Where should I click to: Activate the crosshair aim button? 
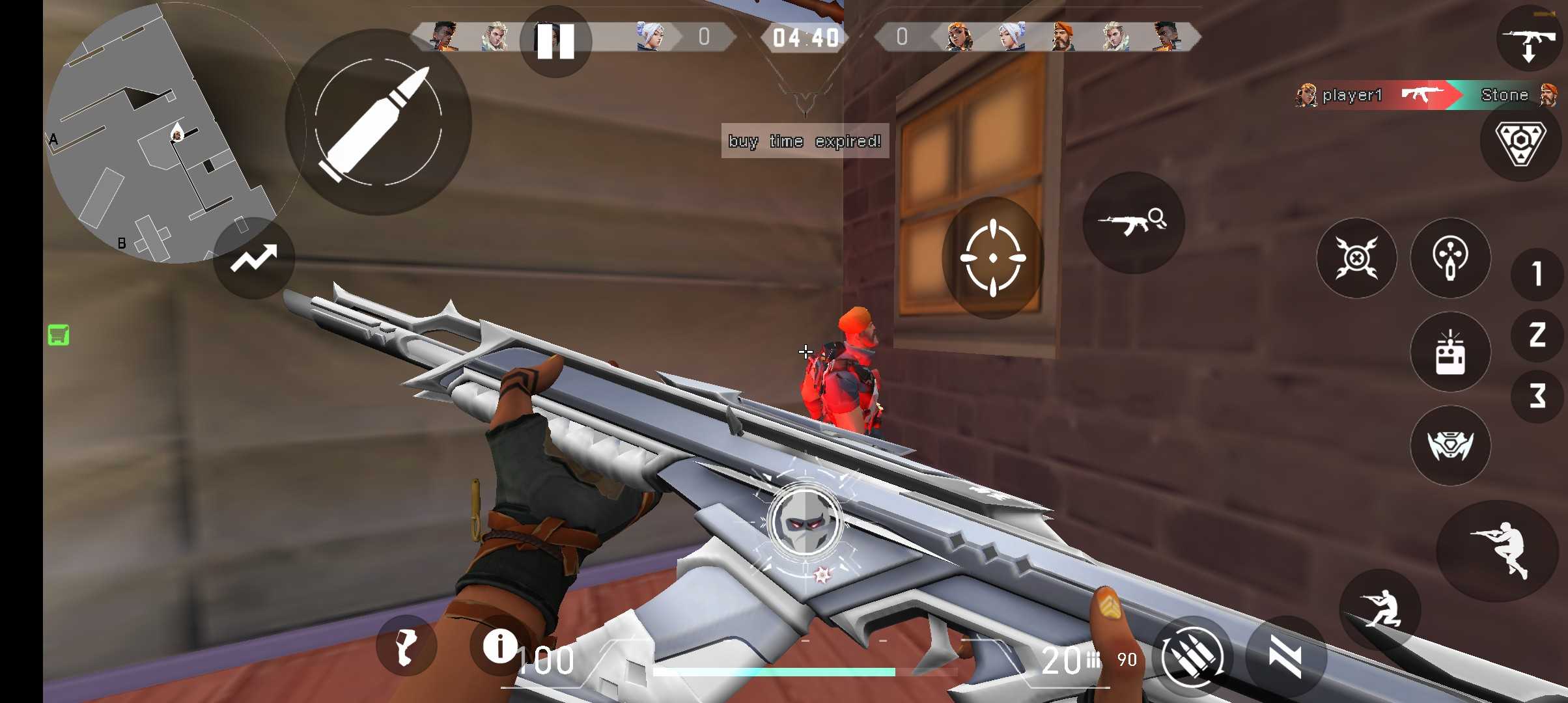click(993, 258)
